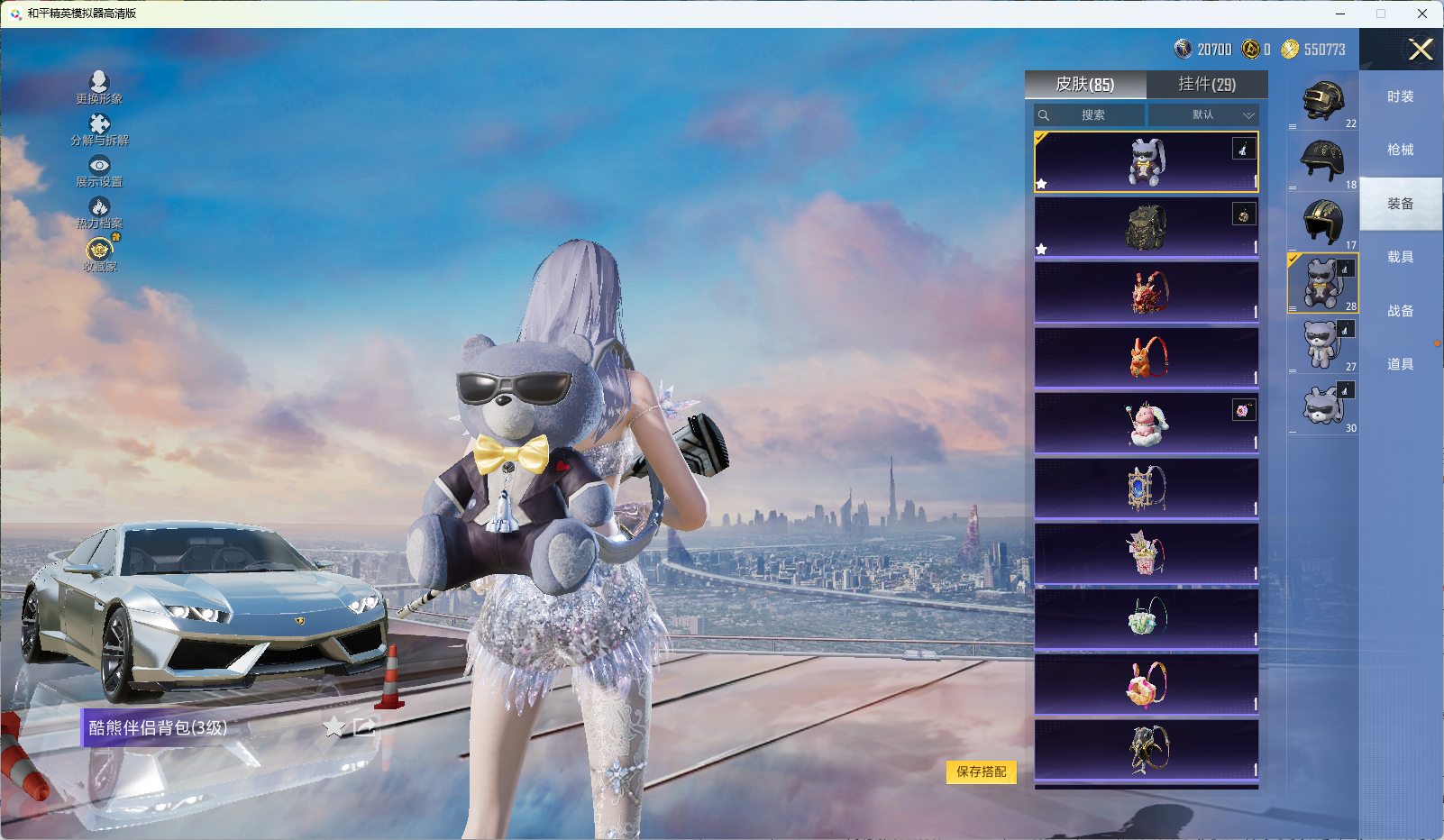Save outfit with 保存搭配 button
Image resolution: width=1444 pixels, height=840 pixels.
981,772
